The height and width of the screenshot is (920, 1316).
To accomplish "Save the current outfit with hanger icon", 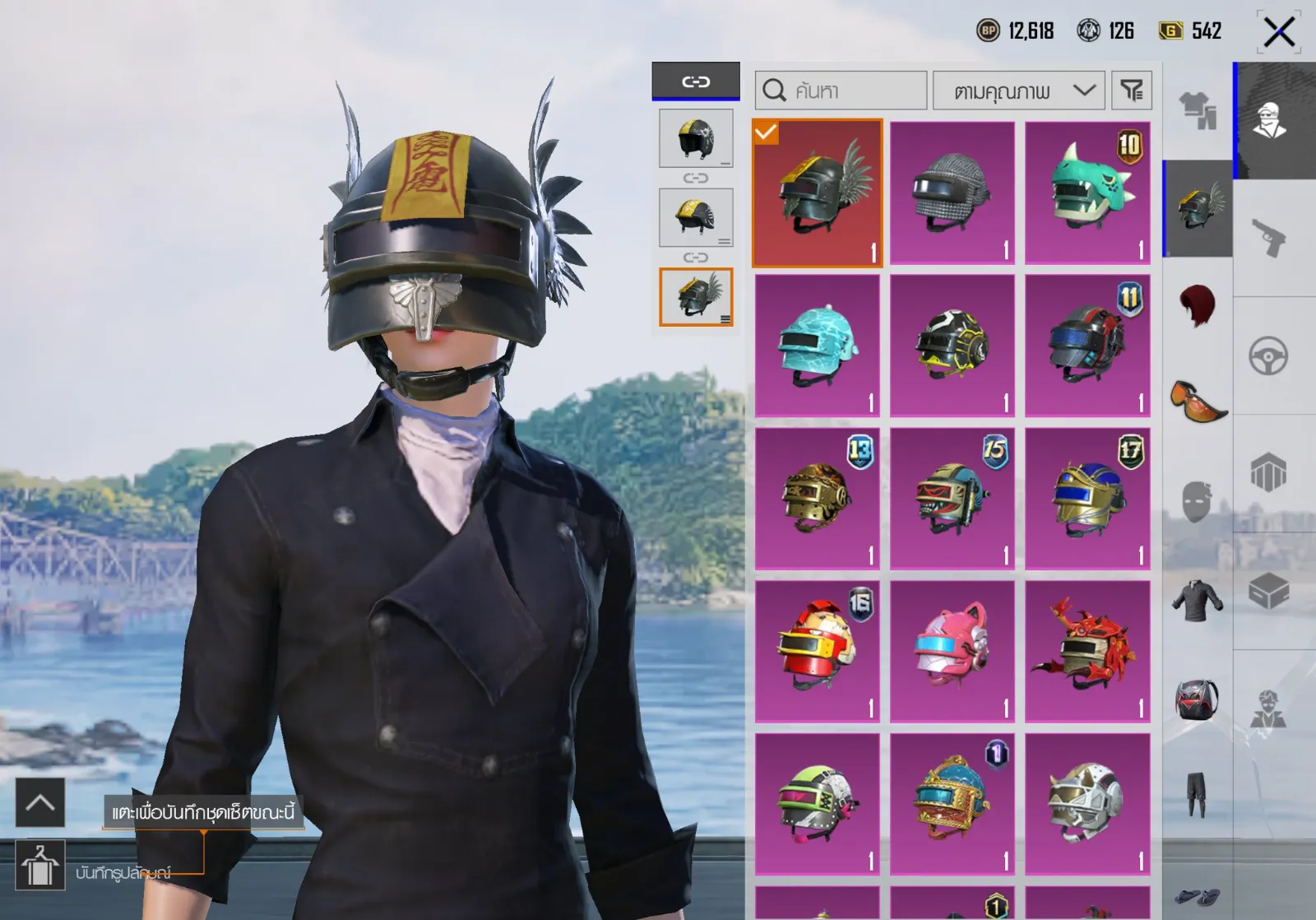I will [40, 866].
